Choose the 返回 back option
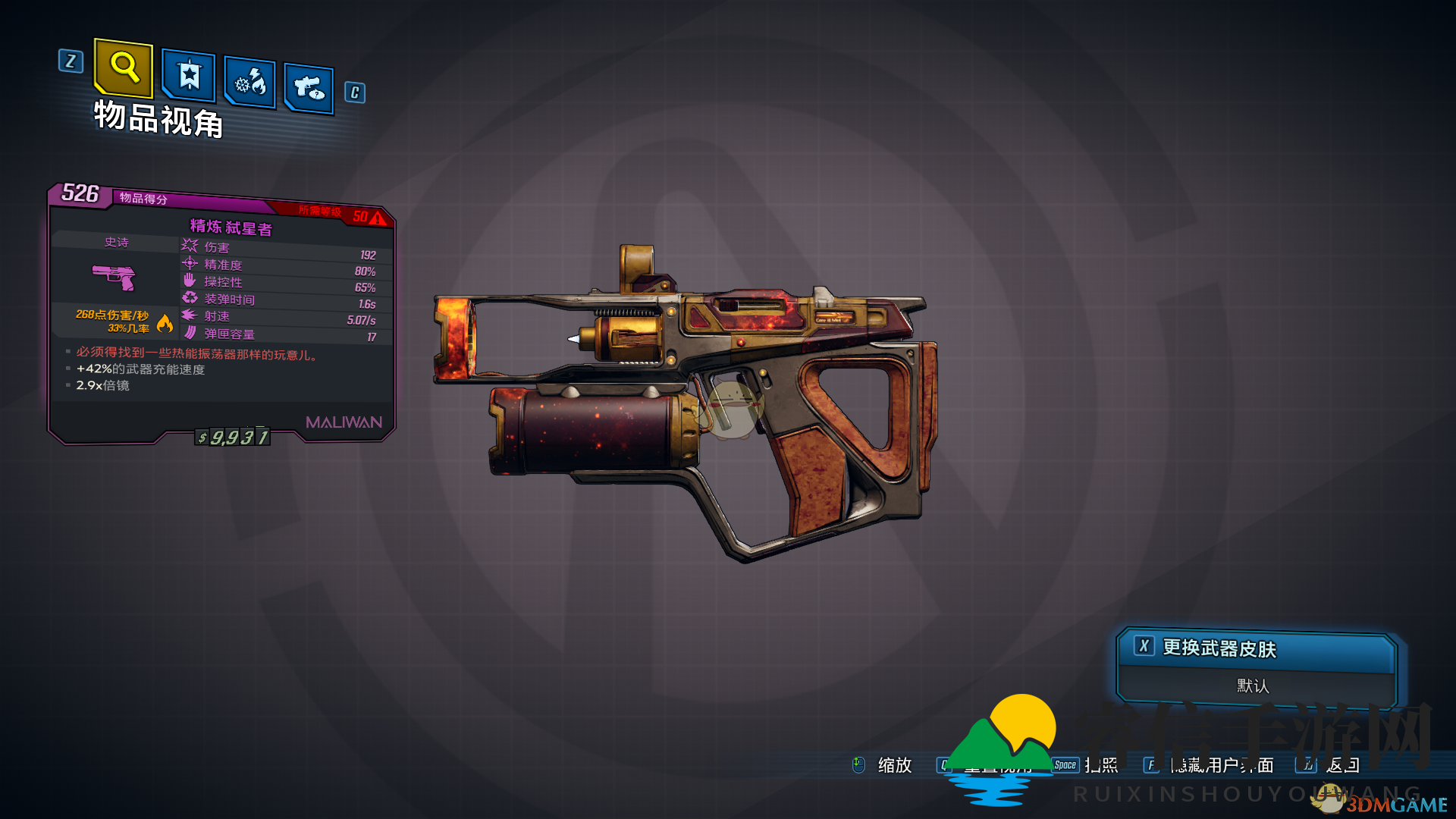 click(1341, 765)
